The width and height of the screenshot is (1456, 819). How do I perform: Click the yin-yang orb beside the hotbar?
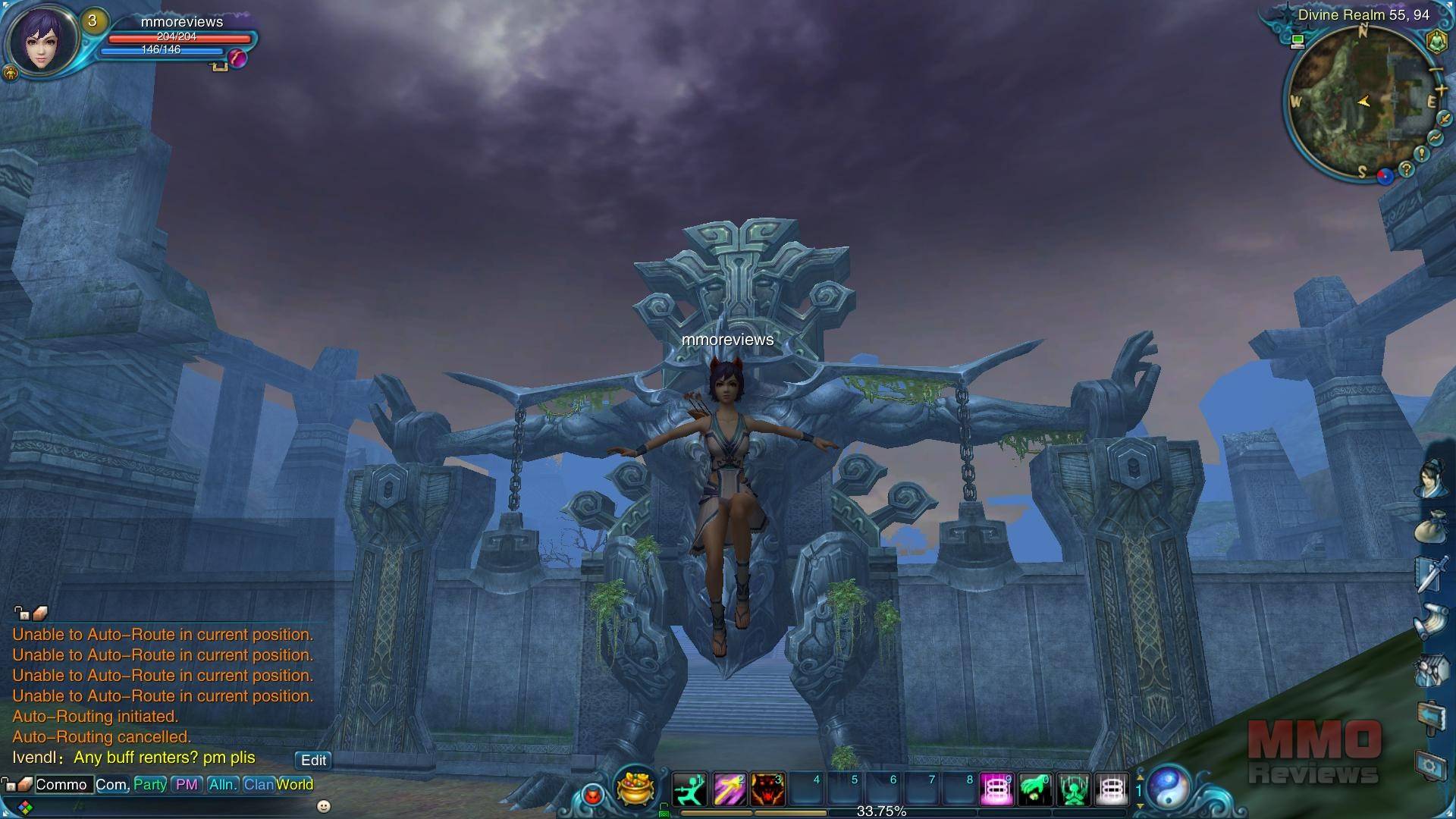coord(1170,788)
